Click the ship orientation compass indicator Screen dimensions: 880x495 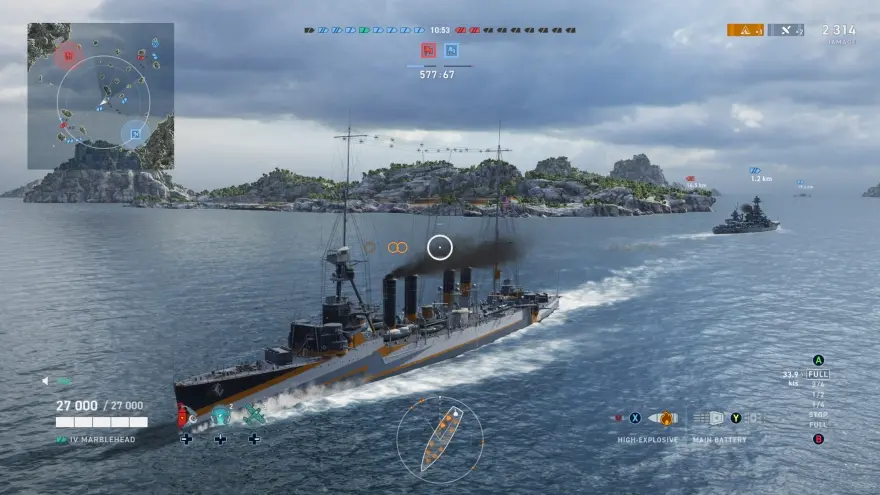pyautogui.click(x=440, y=439)
